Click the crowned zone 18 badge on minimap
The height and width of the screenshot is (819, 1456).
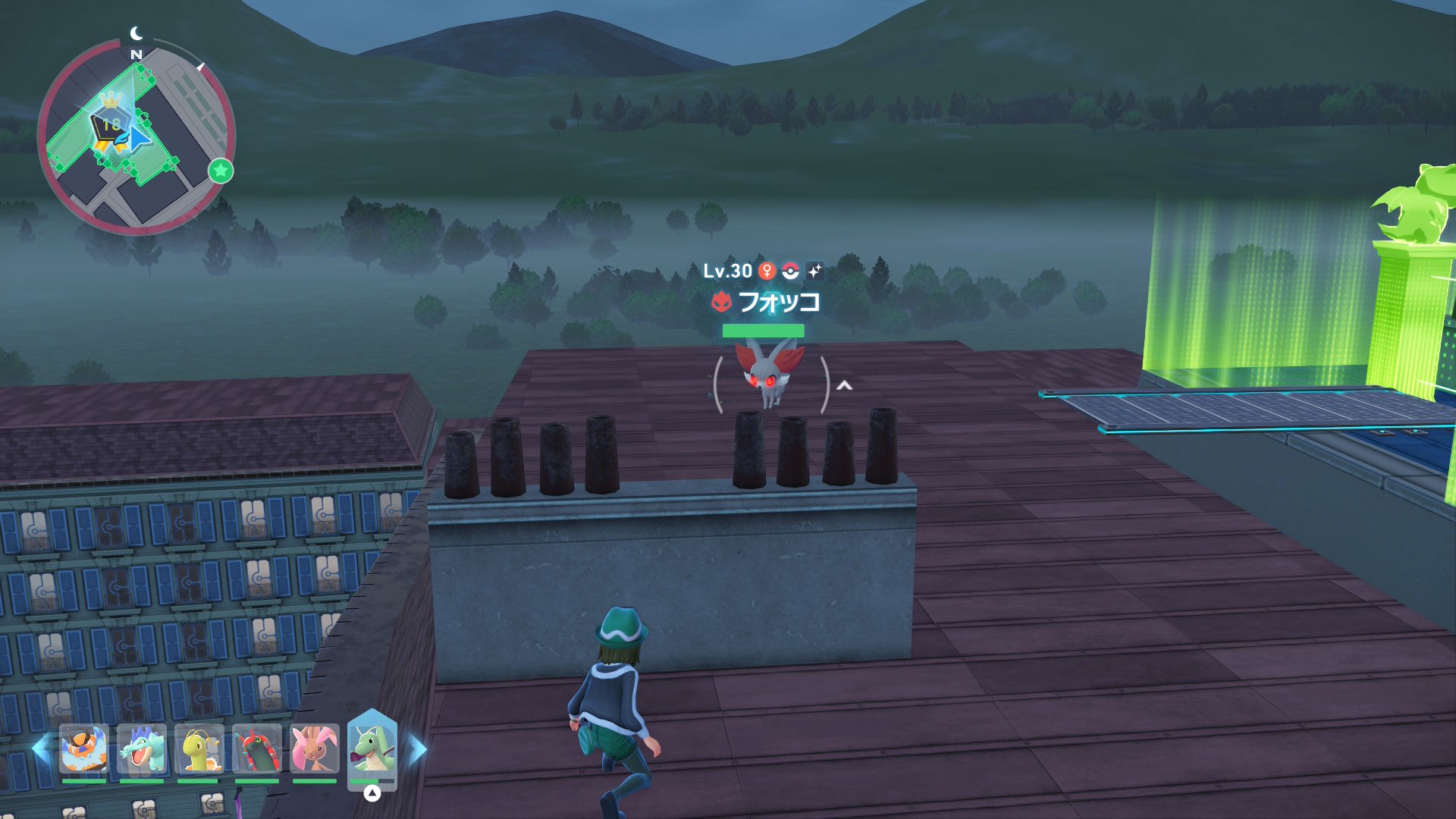(x=110, y=123)
